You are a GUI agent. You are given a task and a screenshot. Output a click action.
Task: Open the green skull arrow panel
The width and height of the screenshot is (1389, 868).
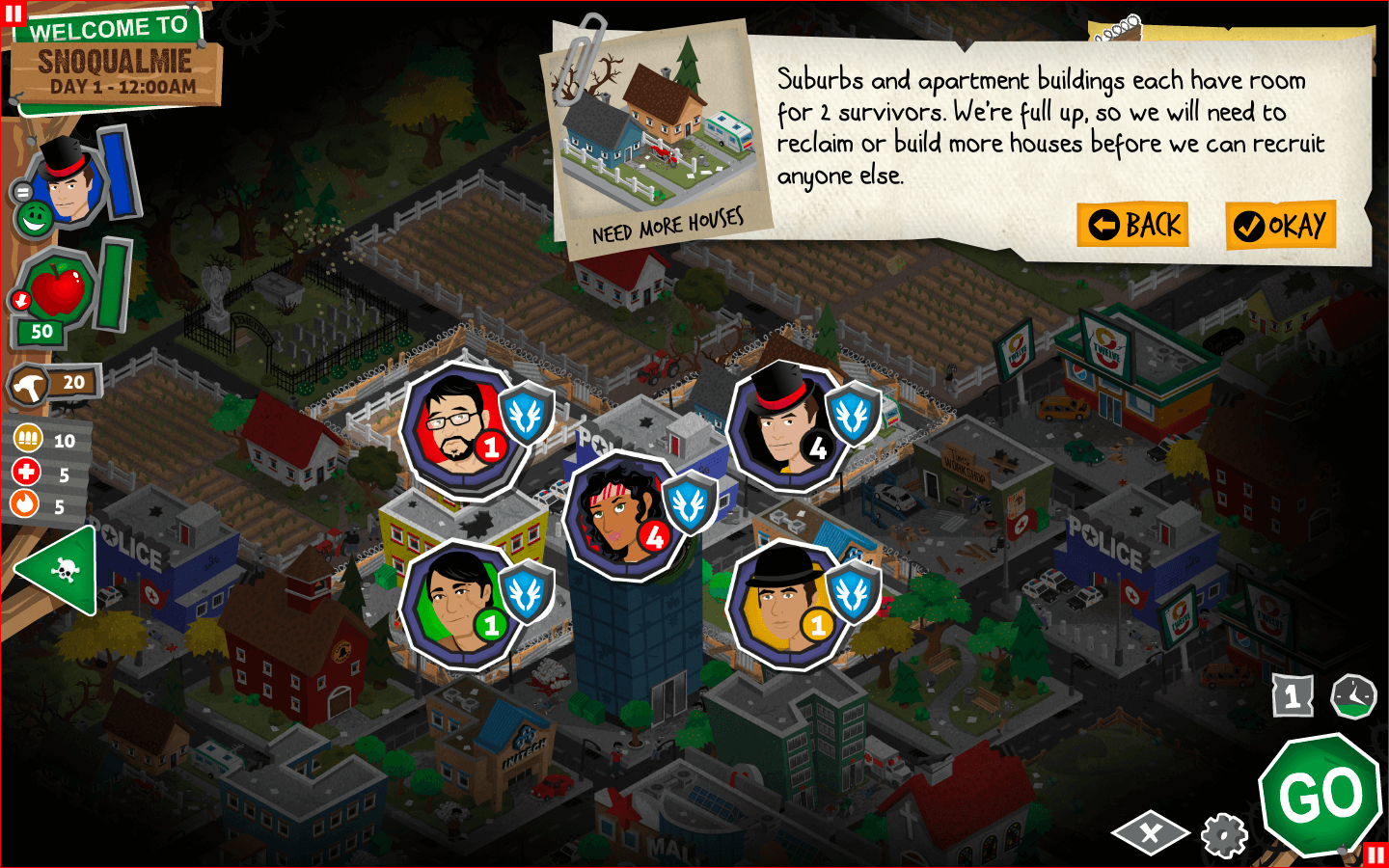click(58, 571)
